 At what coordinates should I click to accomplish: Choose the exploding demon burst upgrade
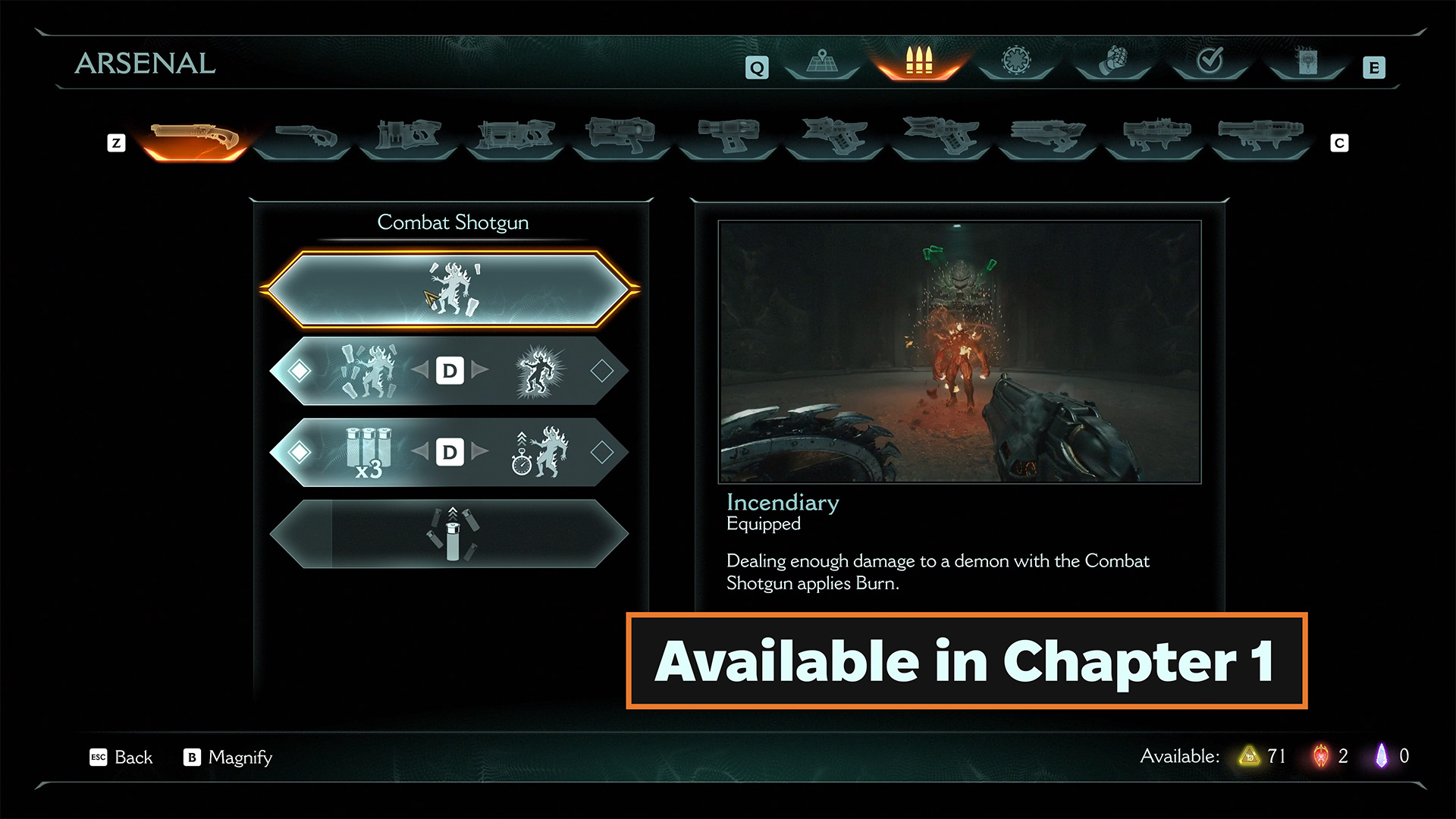pos(538,371)
